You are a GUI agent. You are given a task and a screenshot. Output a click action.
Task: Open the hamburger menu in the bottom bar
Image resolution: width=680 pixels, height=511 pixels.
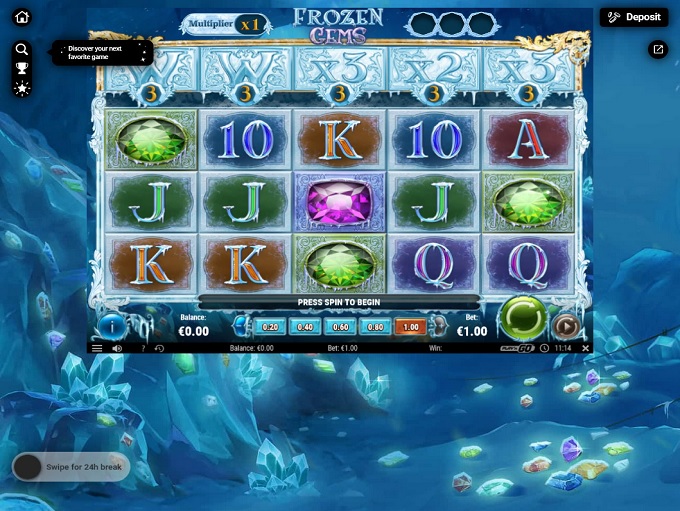[97, 348]
